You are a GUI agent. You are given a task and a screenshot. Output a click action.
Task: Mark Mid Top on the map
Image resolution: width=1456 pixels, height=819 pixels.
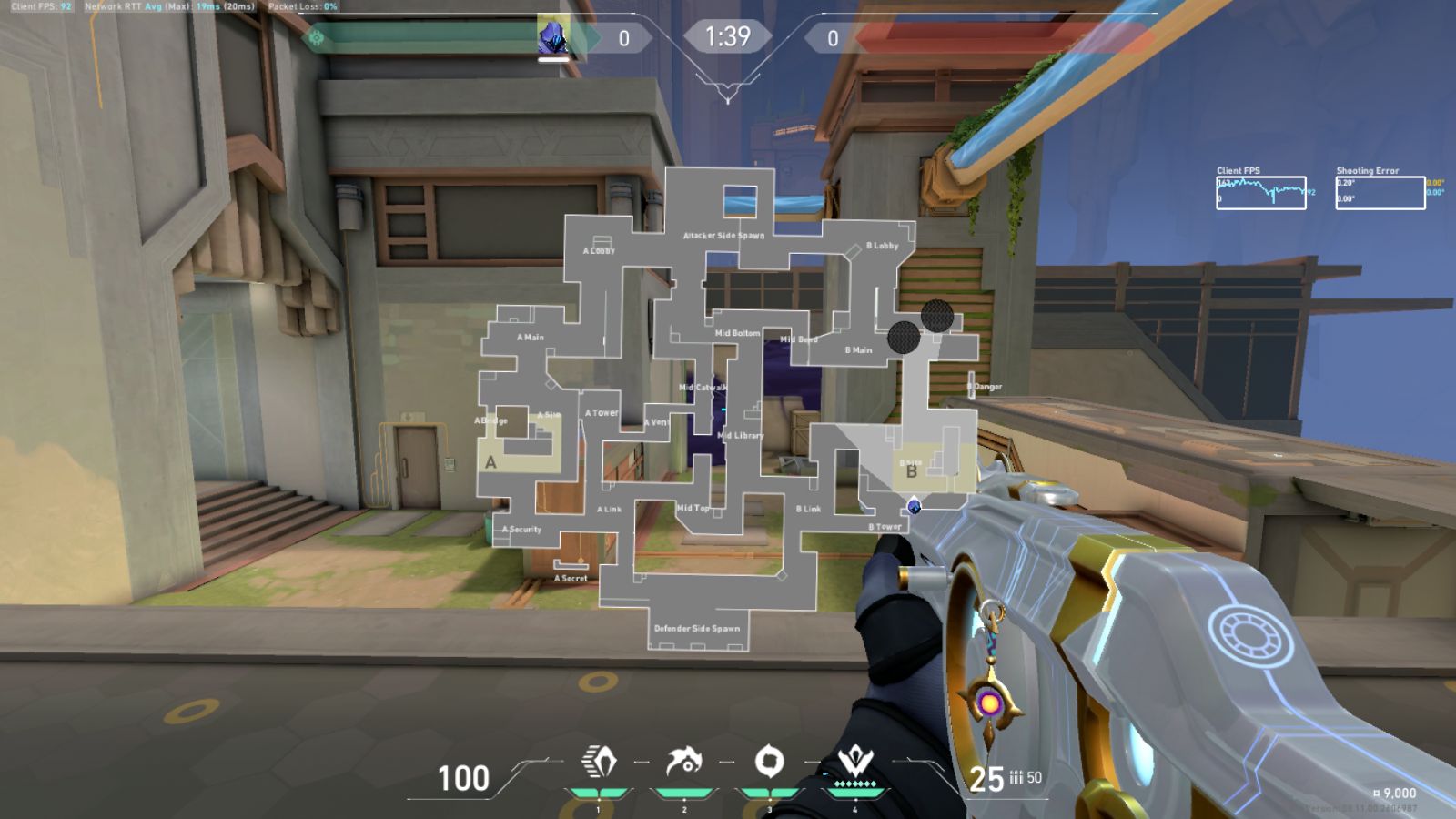point(693,508)
